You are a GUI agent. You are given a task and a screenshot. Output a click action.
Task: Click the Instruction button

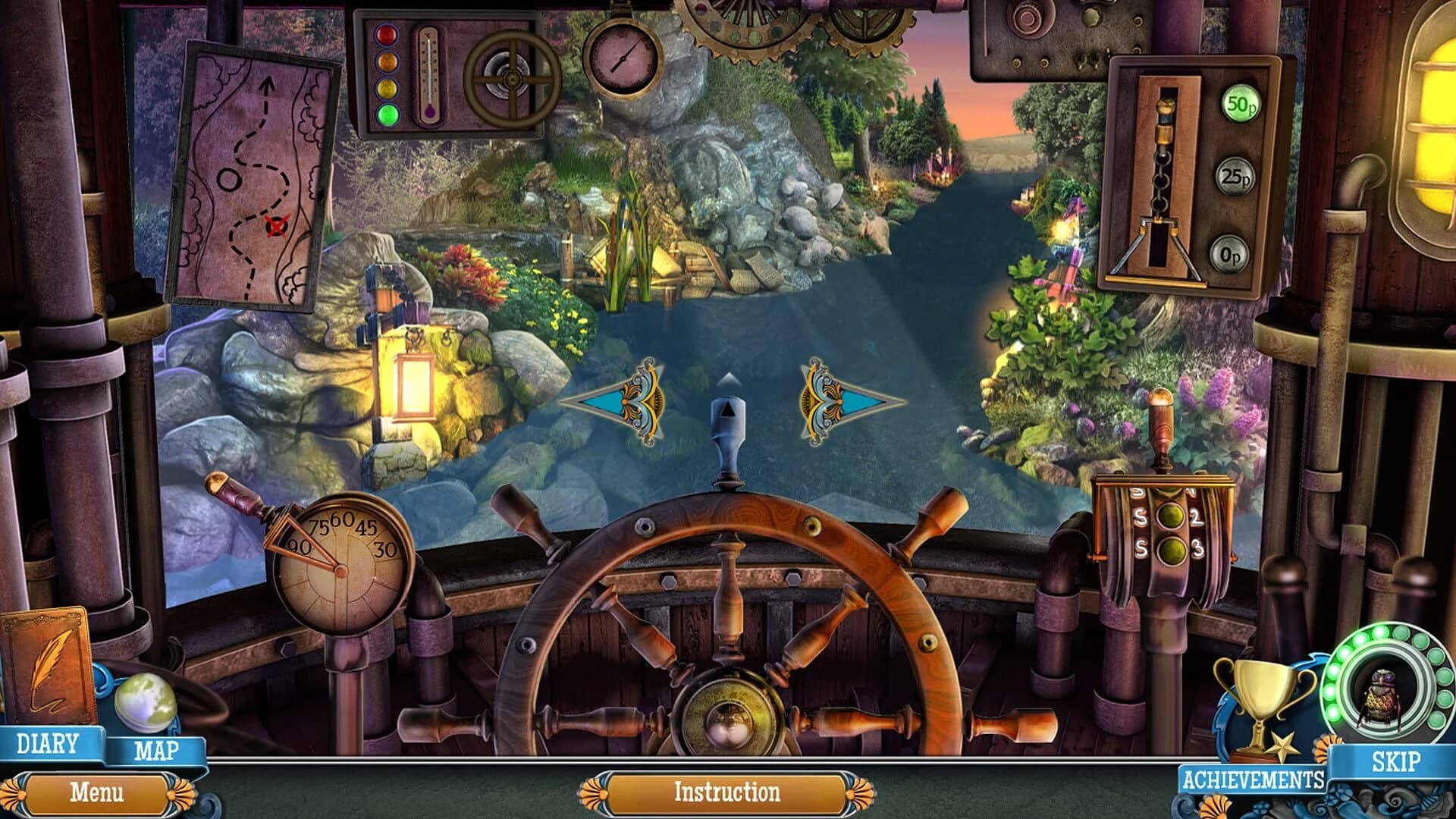pos(726,791)
